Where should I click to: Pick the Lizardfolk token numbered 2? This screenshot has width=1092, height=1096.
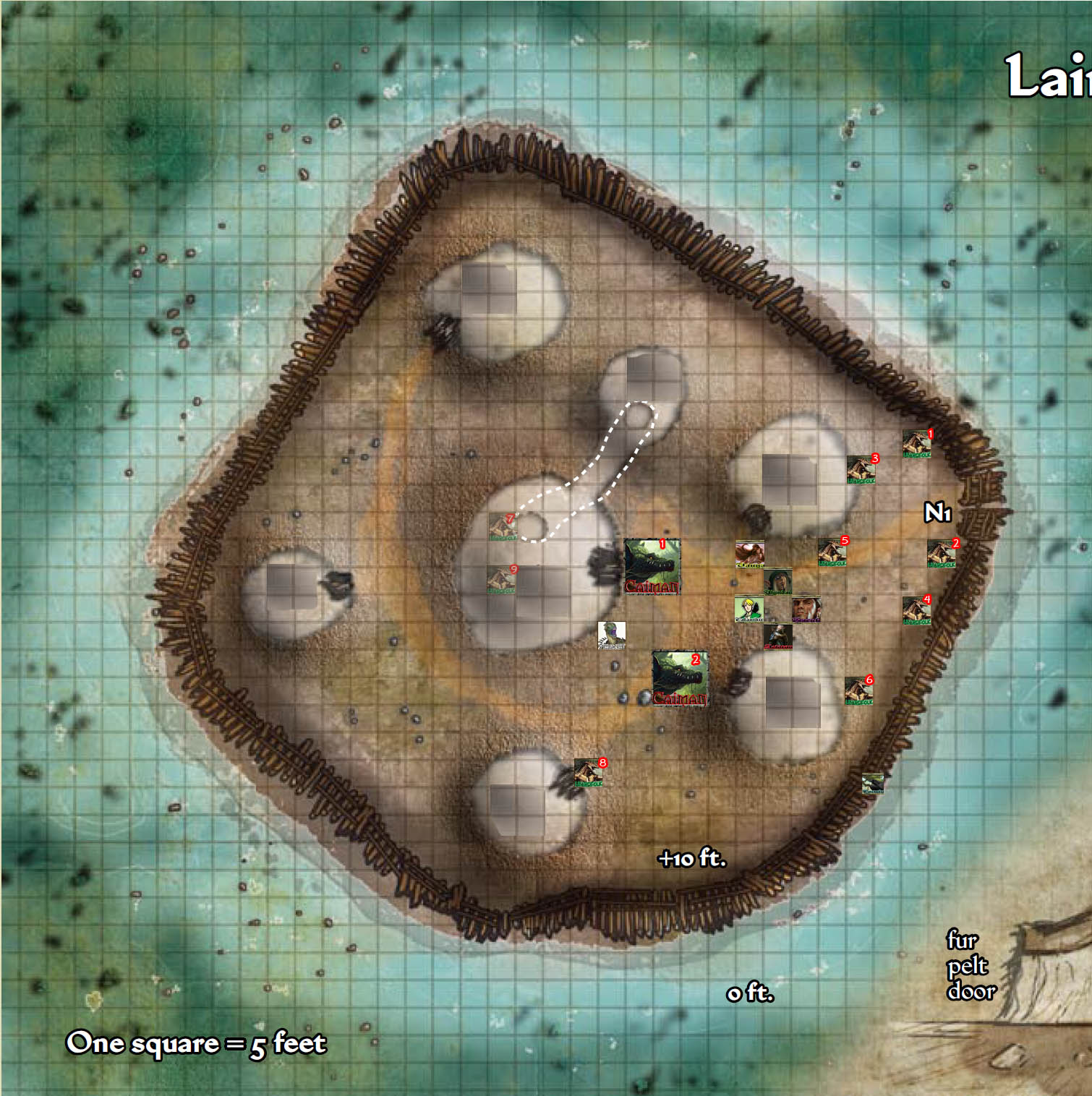pyautogui.click(x=942, y=554)
